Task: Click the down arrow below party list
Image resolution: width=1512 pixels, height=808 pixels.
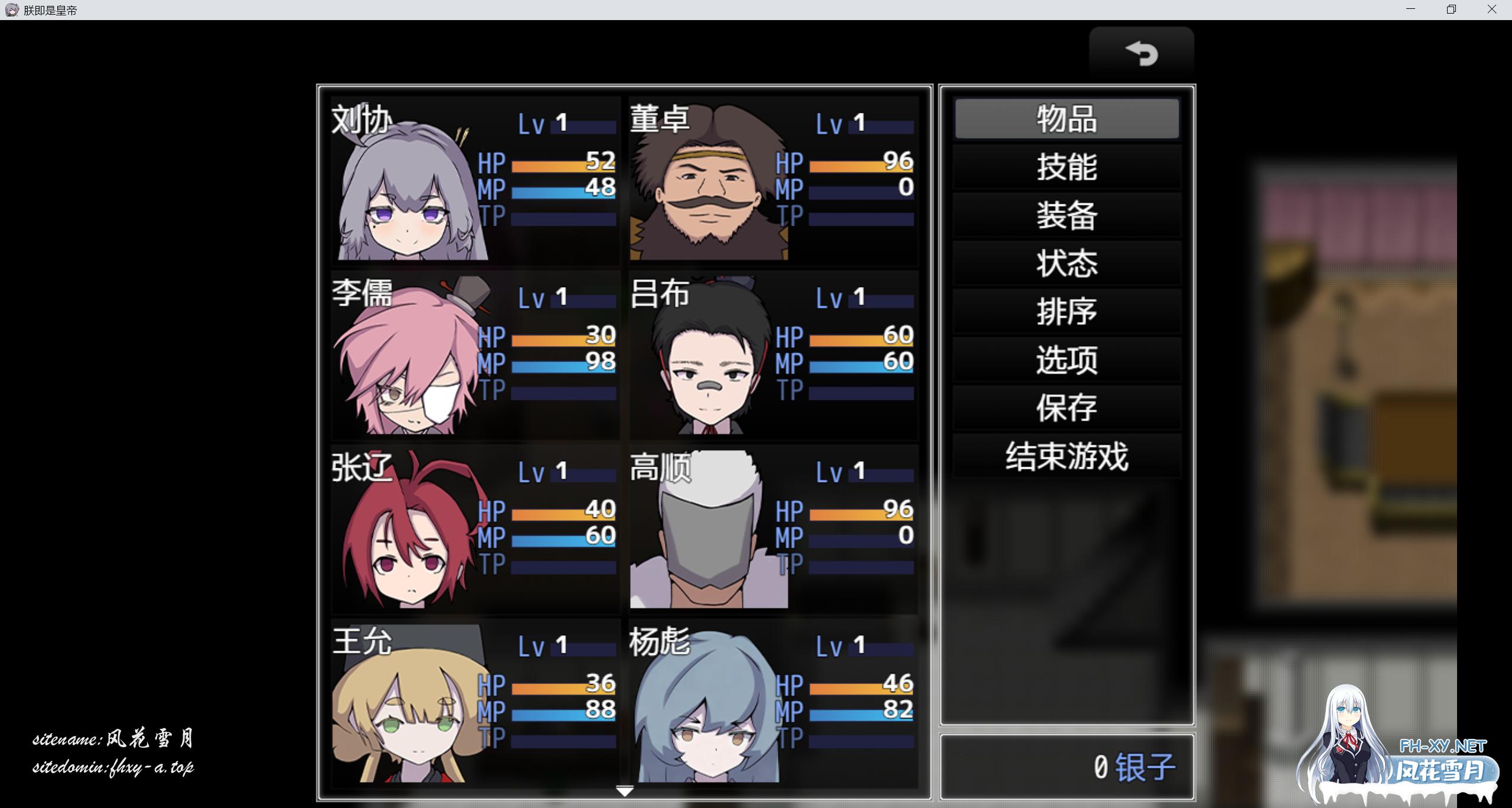Action: pyautogui.click(x=624, y=791)
